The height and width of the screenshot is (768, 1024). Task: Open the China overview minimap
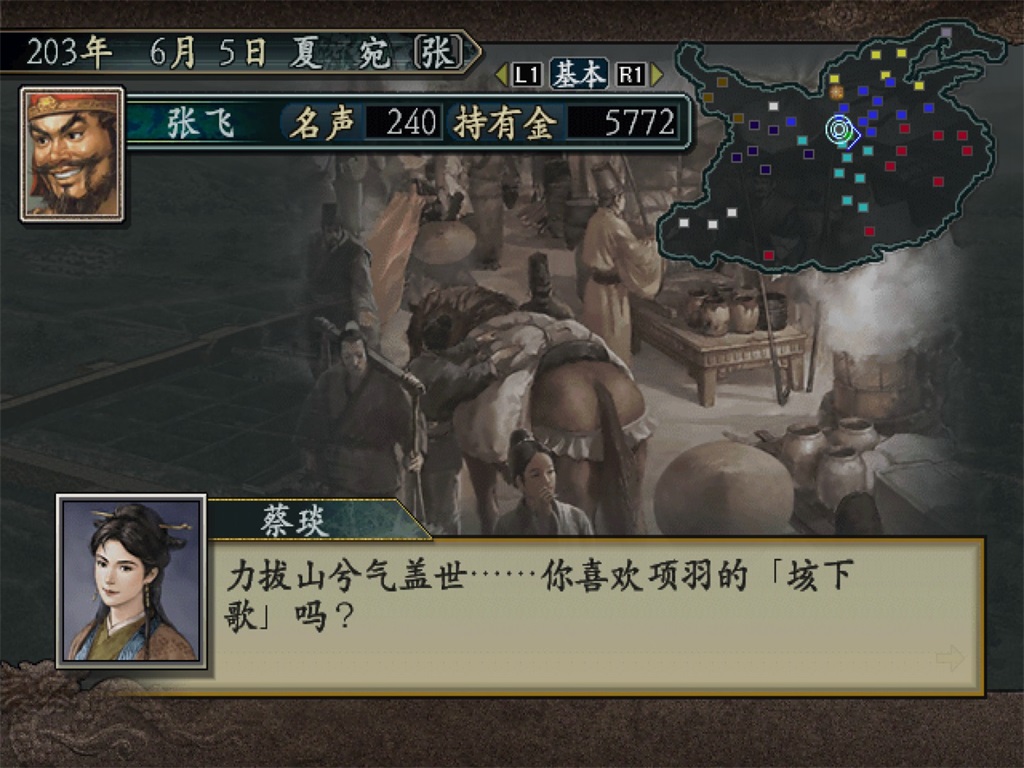pos(830,150)
